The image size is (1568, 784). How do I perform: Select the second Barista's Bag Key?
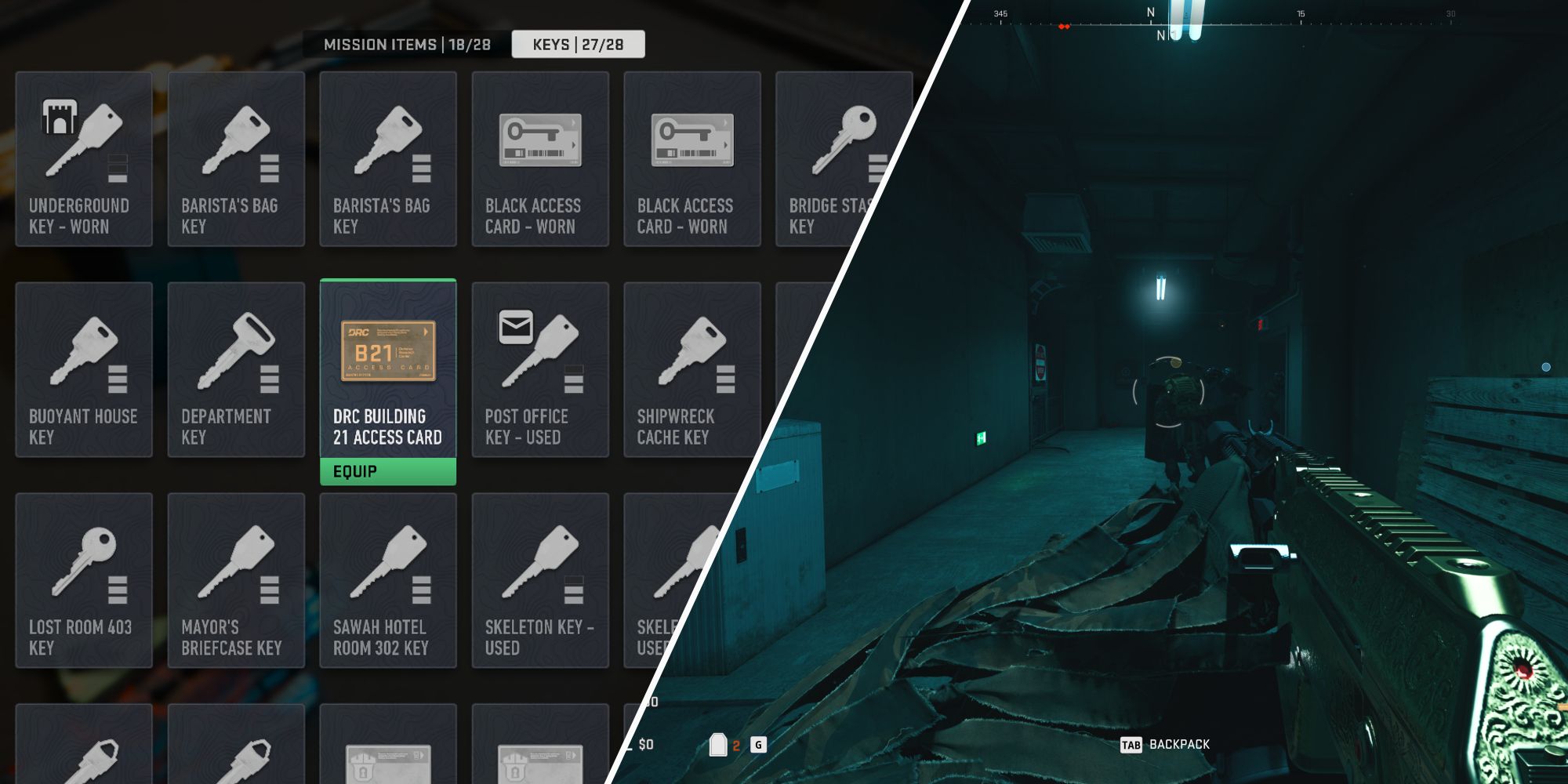(387, 157)
